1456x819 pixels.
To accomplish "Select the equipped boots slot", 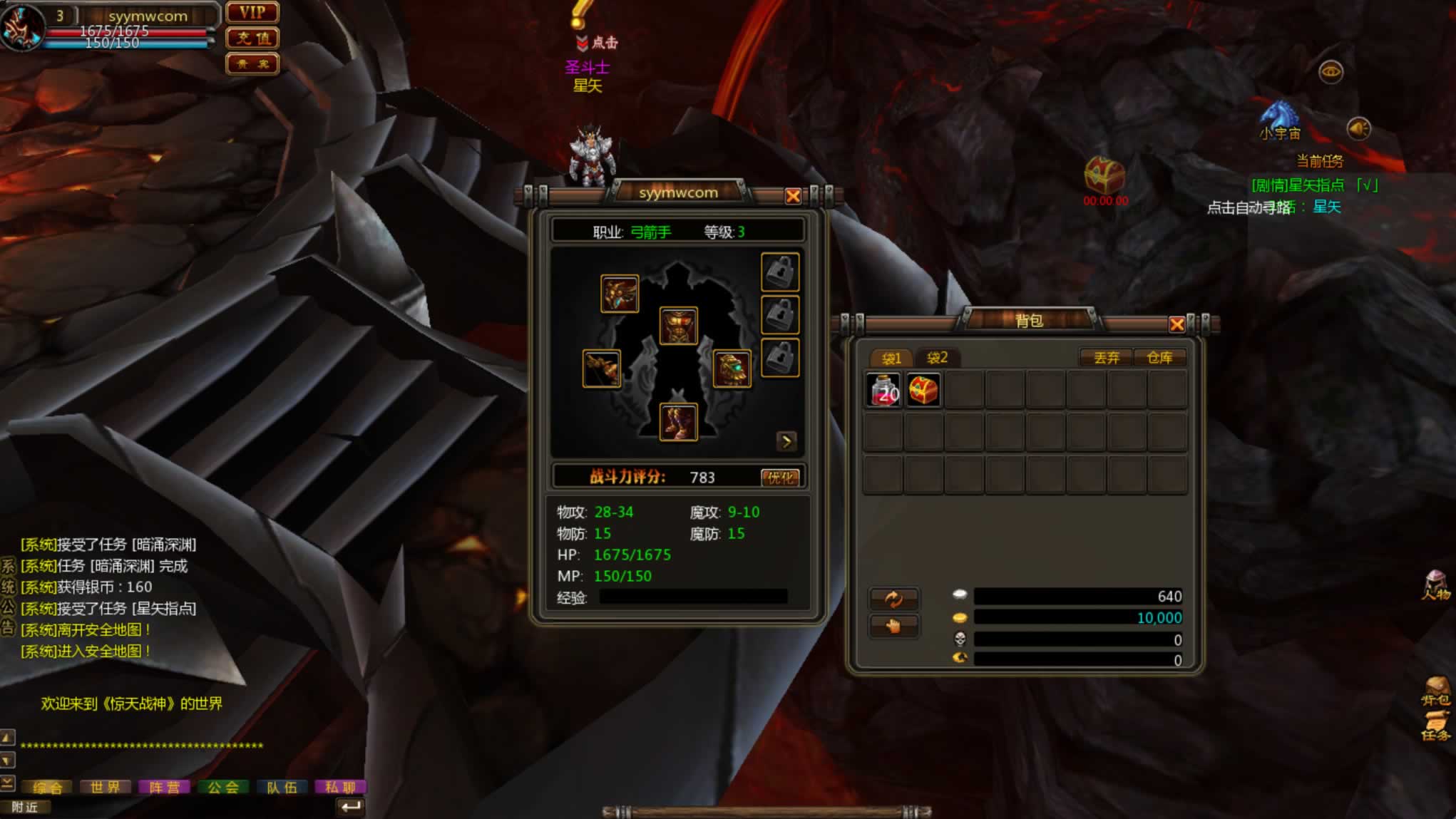I will (x=678, y=422).
